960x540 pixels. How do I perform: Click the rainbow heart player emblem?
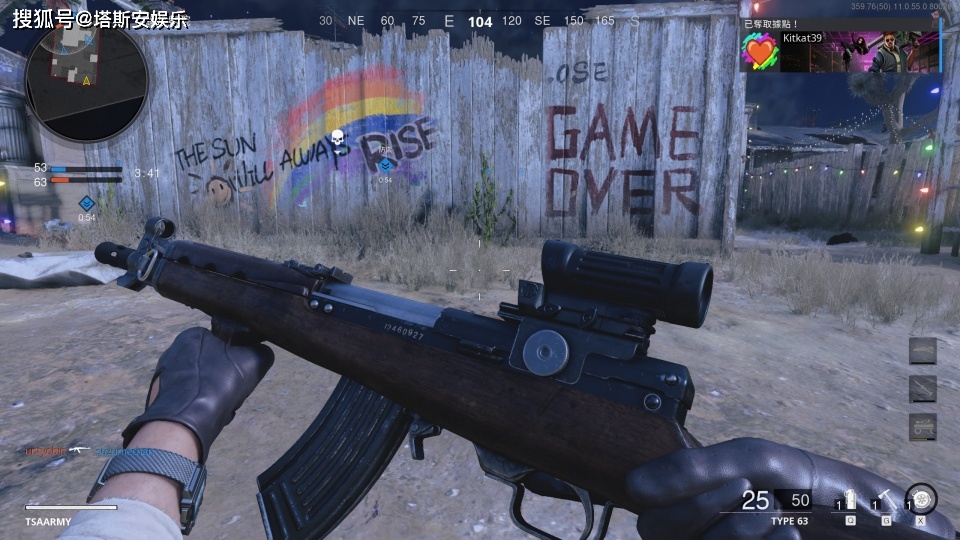[762, 51]
